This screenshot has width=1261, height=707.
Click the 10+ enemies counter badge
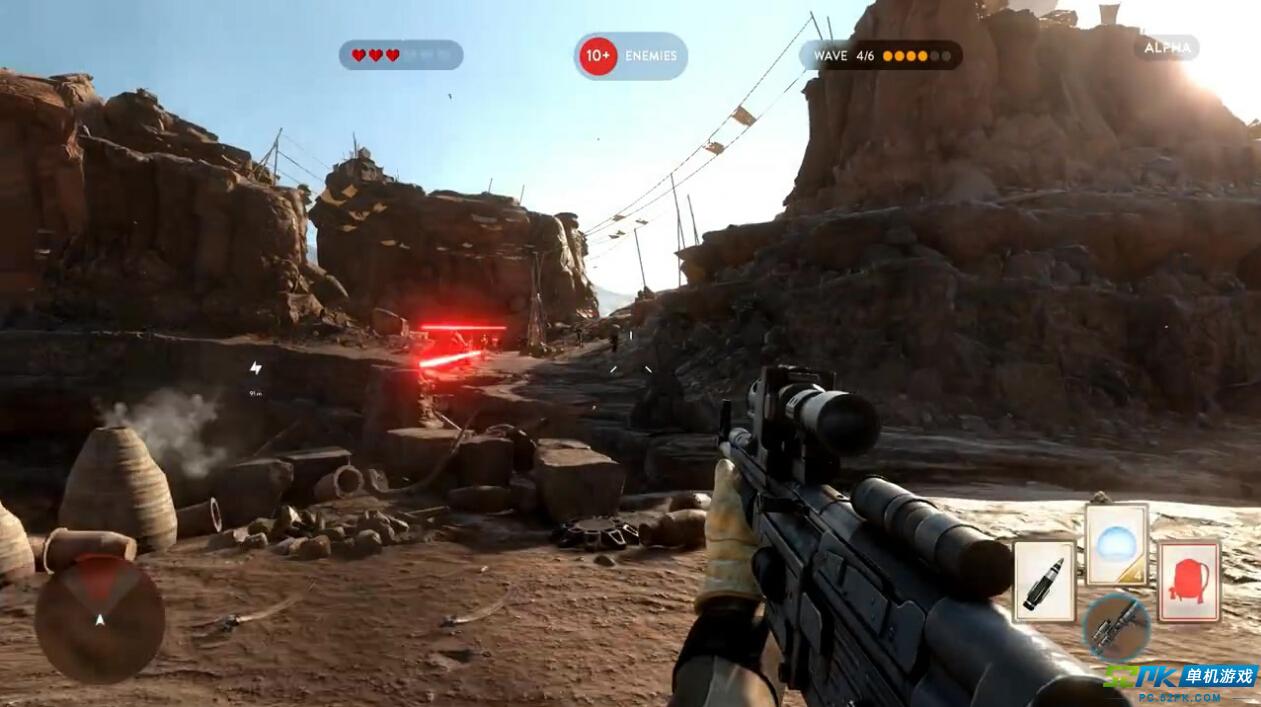630,56
